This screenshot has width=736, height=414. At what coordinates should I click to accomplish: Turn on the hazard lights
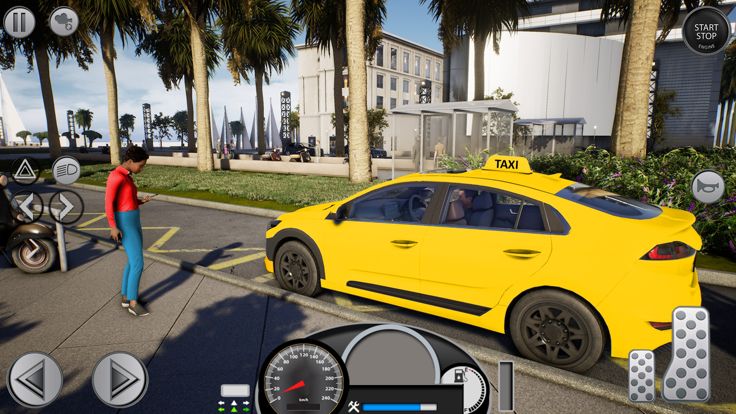pos(25,171)
